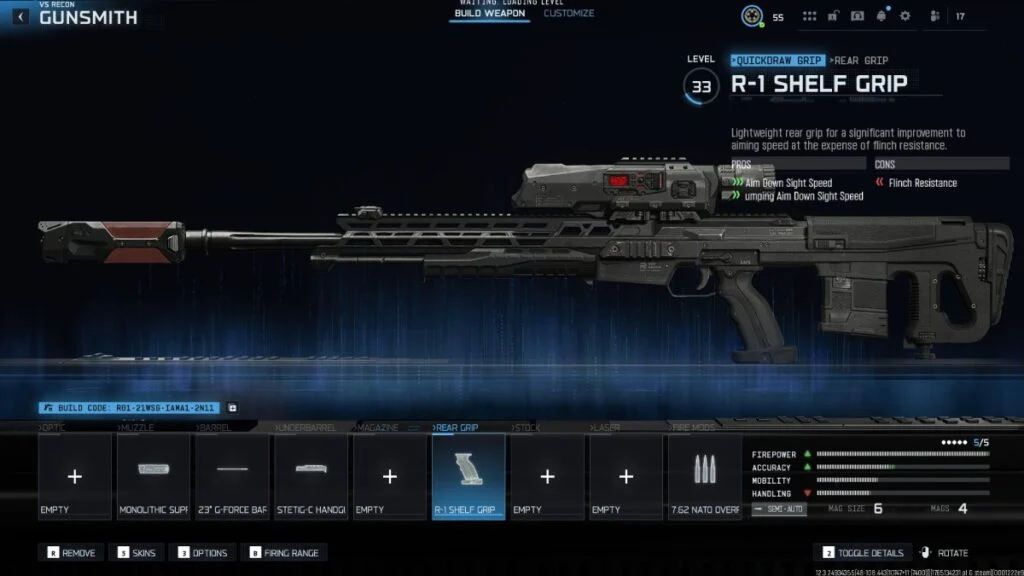This screenshot has width=1024, height=576.
Task: Open the empty Laser slot
Action: [625, 477]
